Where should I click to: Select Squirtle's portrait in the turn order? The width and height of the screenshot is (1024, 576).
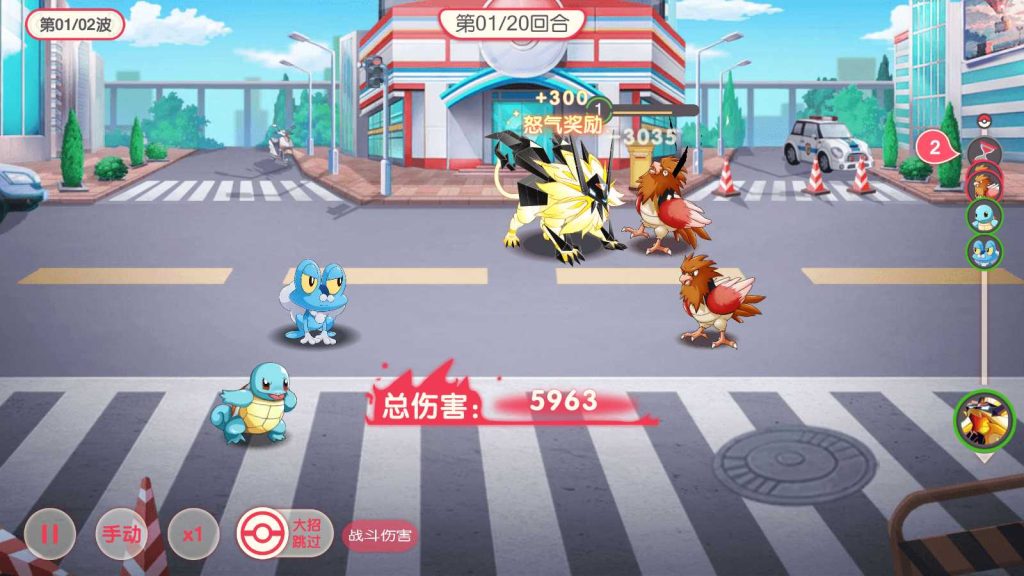(x=984, y=216)
